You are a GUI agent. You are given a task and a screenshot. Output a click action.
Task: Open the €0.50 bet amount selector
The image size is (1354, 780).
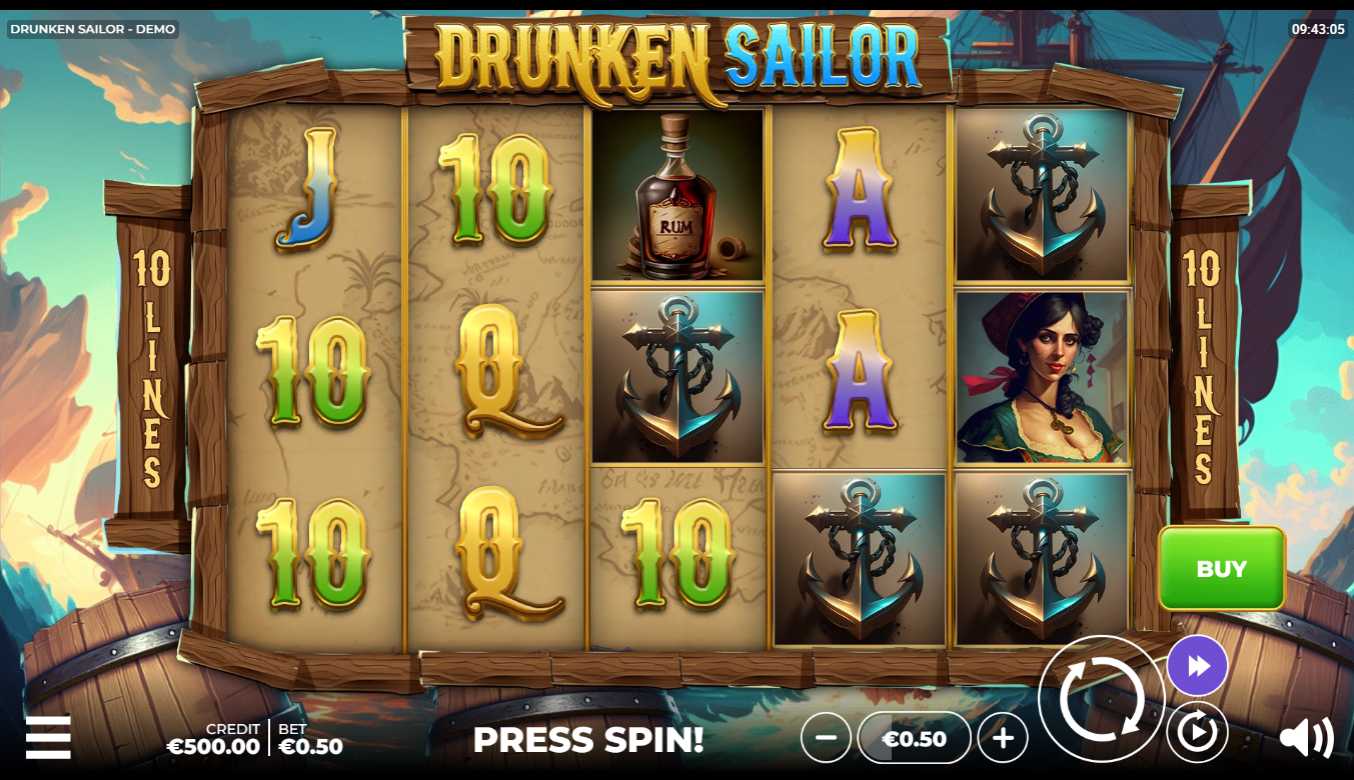tap(915, 739)
